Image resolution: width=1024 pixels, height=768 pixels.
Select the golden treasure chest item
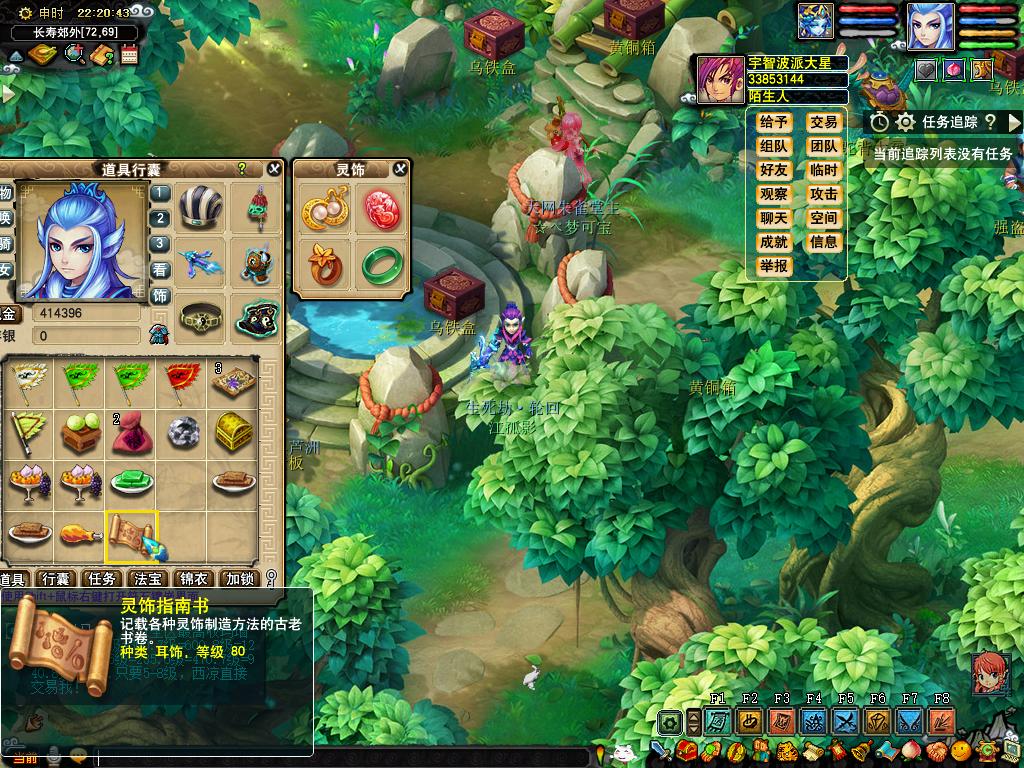tap(234, 431)
